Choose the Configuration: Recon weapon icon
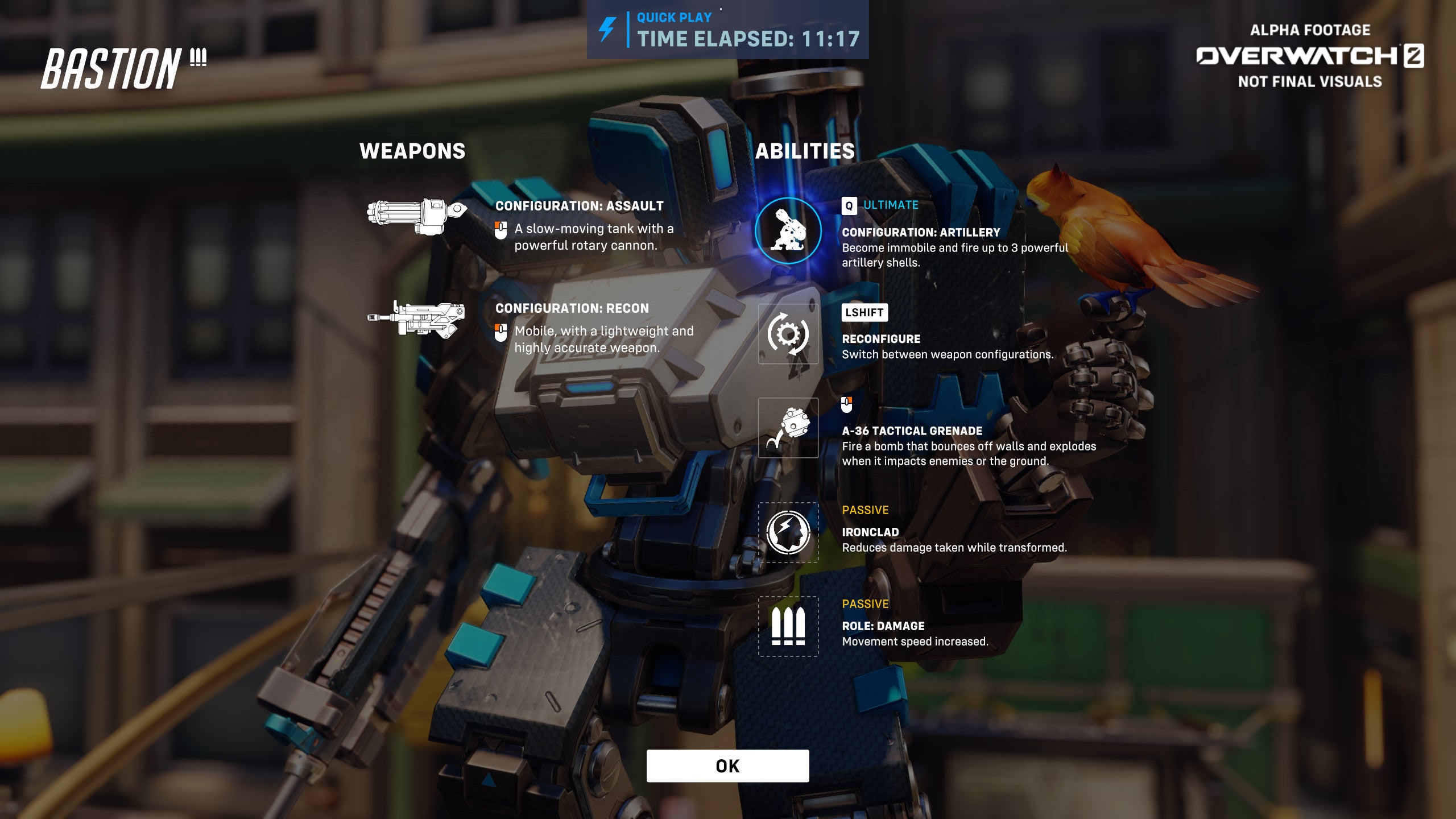Screen dimensions: 1456x819 point(417,318)
